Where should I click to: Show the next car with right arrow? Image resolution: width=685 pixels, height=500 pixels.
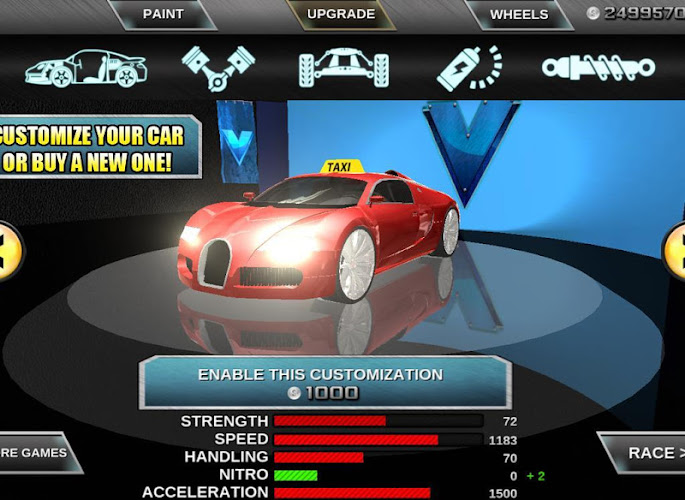point(676,245)
